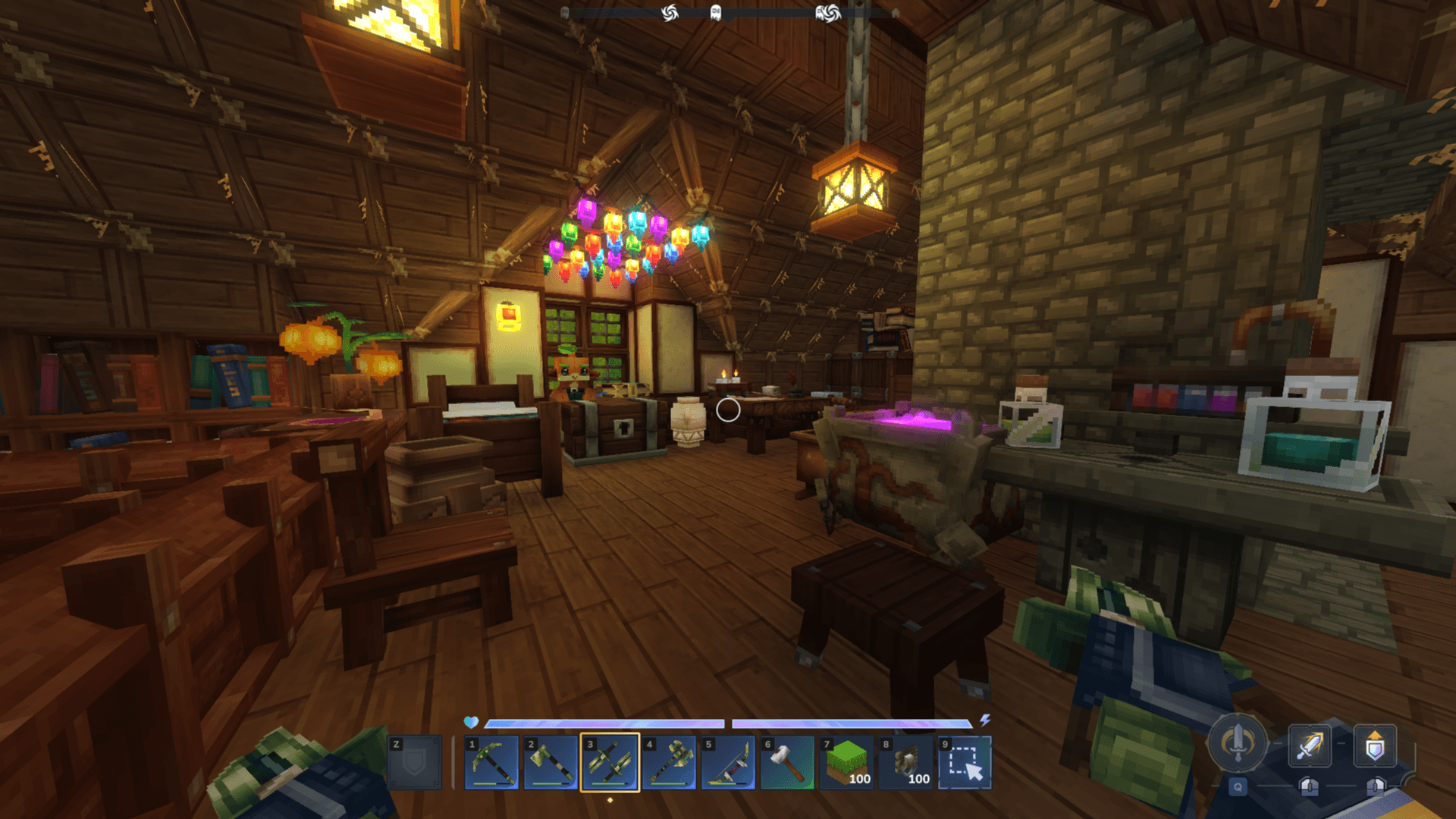
Task: Click the glowing sword attack icon
Action: (x=1310, y=745)
